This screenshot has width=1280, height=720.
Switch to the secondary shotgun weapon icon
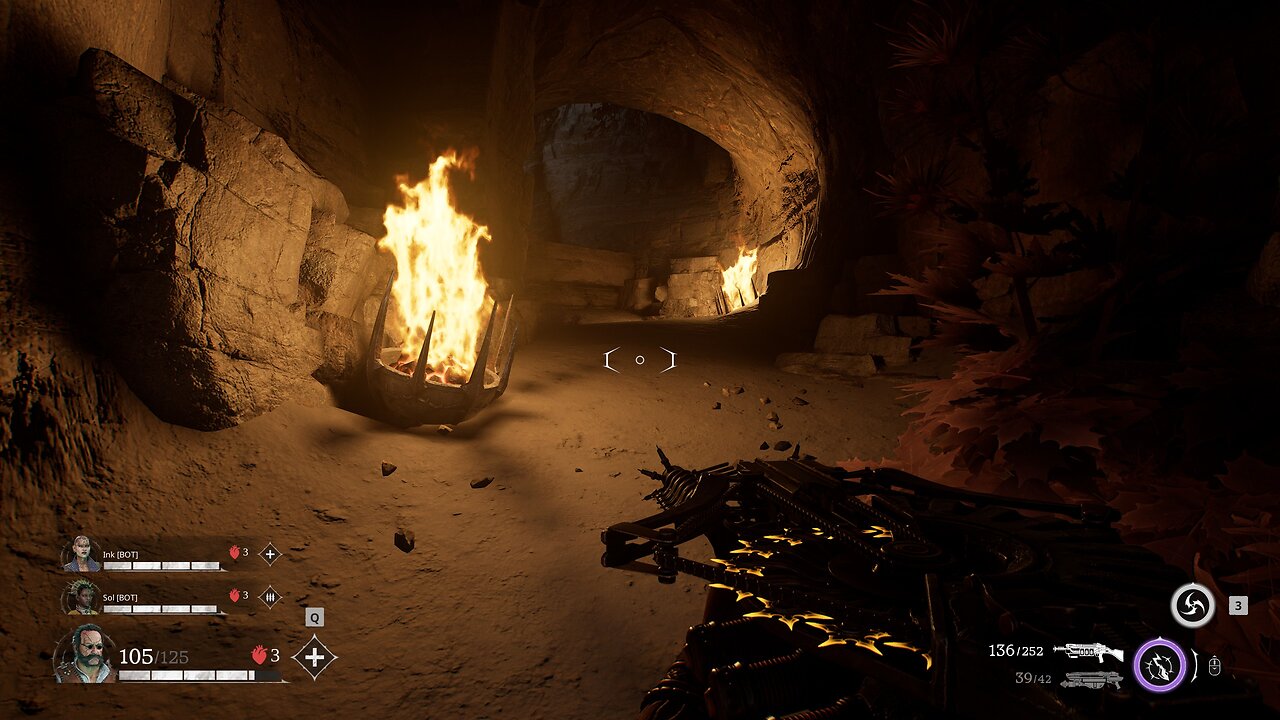(x=1090, y=680)
